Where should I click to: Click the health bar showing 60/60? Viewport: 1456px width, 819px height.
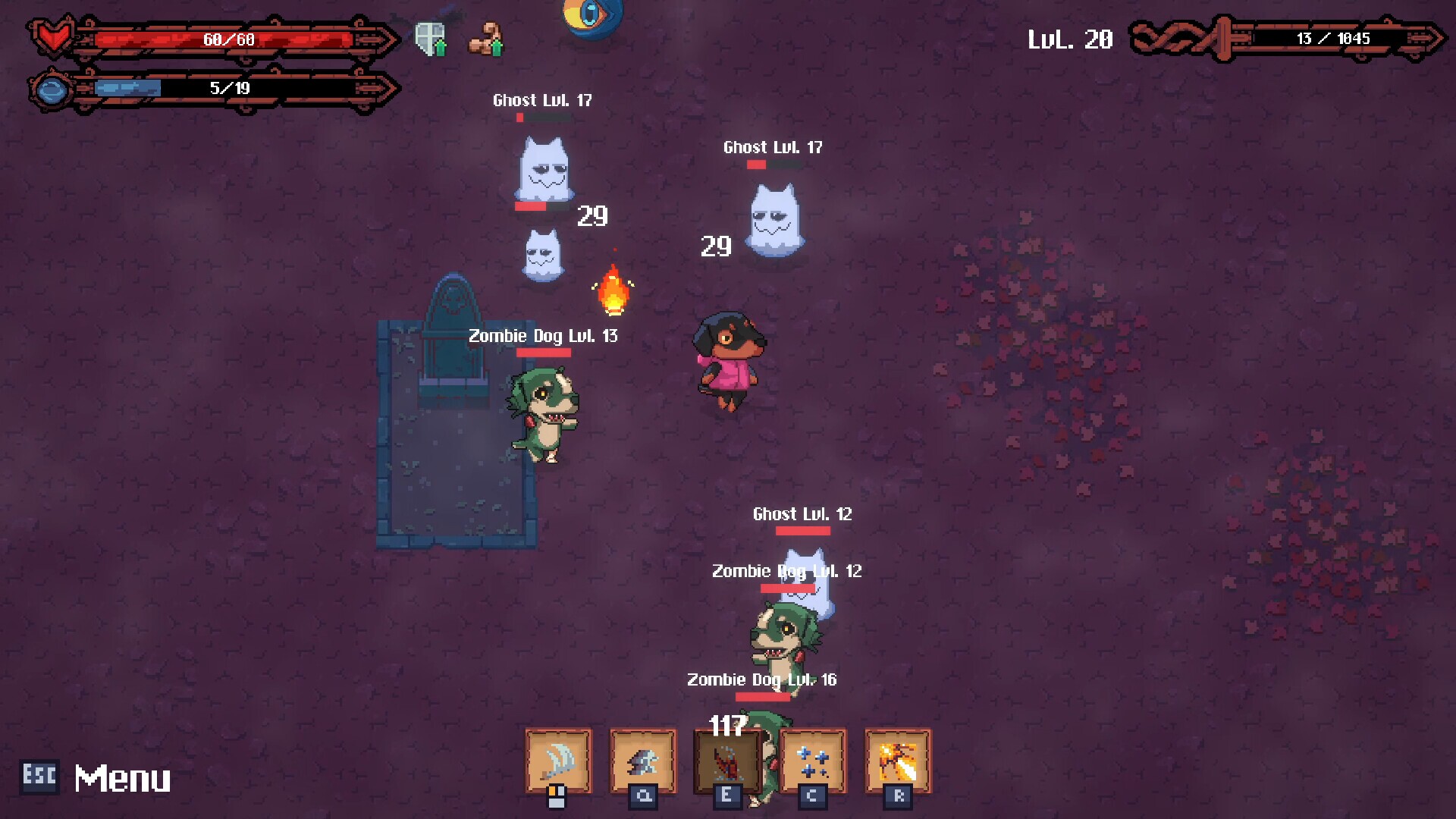tap(227, 39)
